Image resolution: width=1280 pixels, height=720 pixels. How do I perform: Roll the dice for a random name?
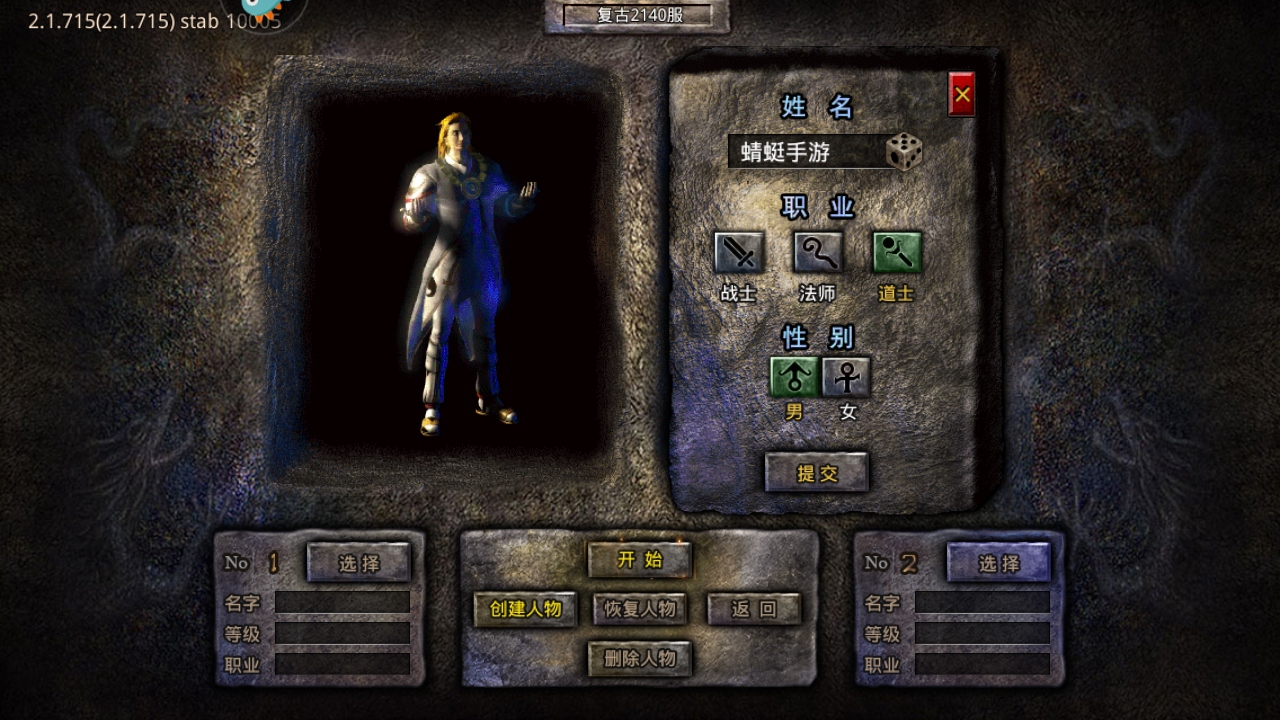[x=904, y=152]
